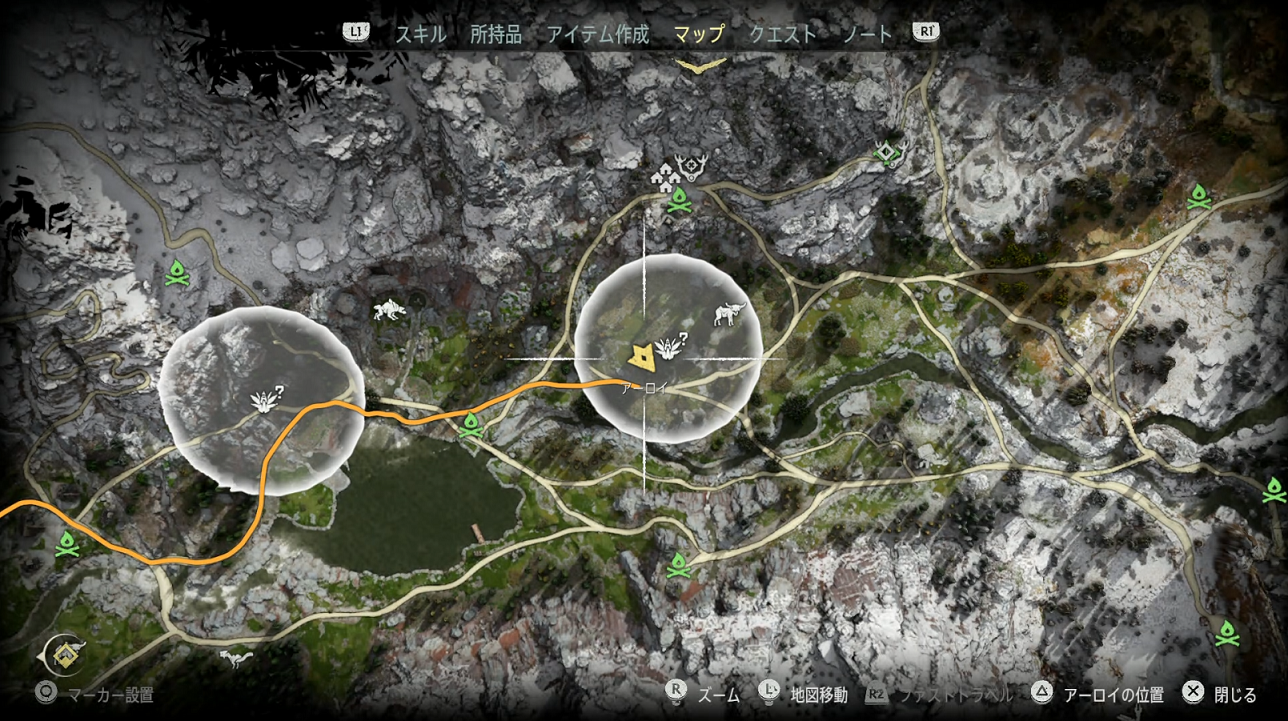1288x721 pixels.
Task: Choose the green diamond quest marker
Action: tap(888, 153)
